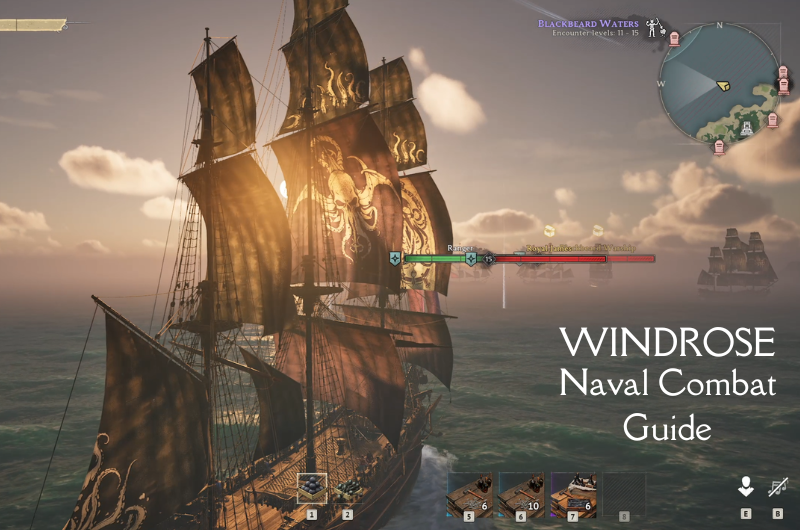The width and height of the screenshot is (800, 530).
Task: Switch to the ammo type in slot 2
Action: (x=348, y=488)
